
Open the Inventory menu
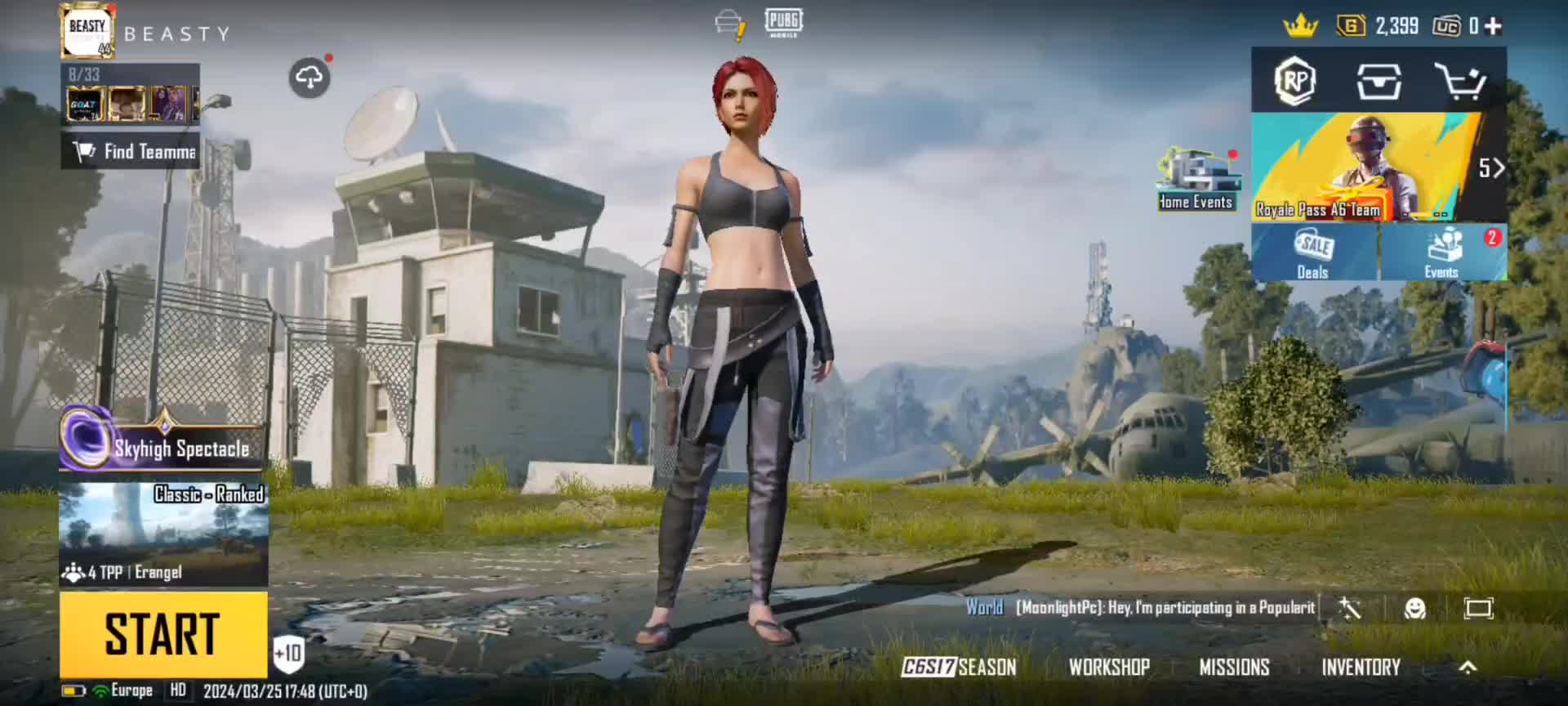(x=1361, y=668)
